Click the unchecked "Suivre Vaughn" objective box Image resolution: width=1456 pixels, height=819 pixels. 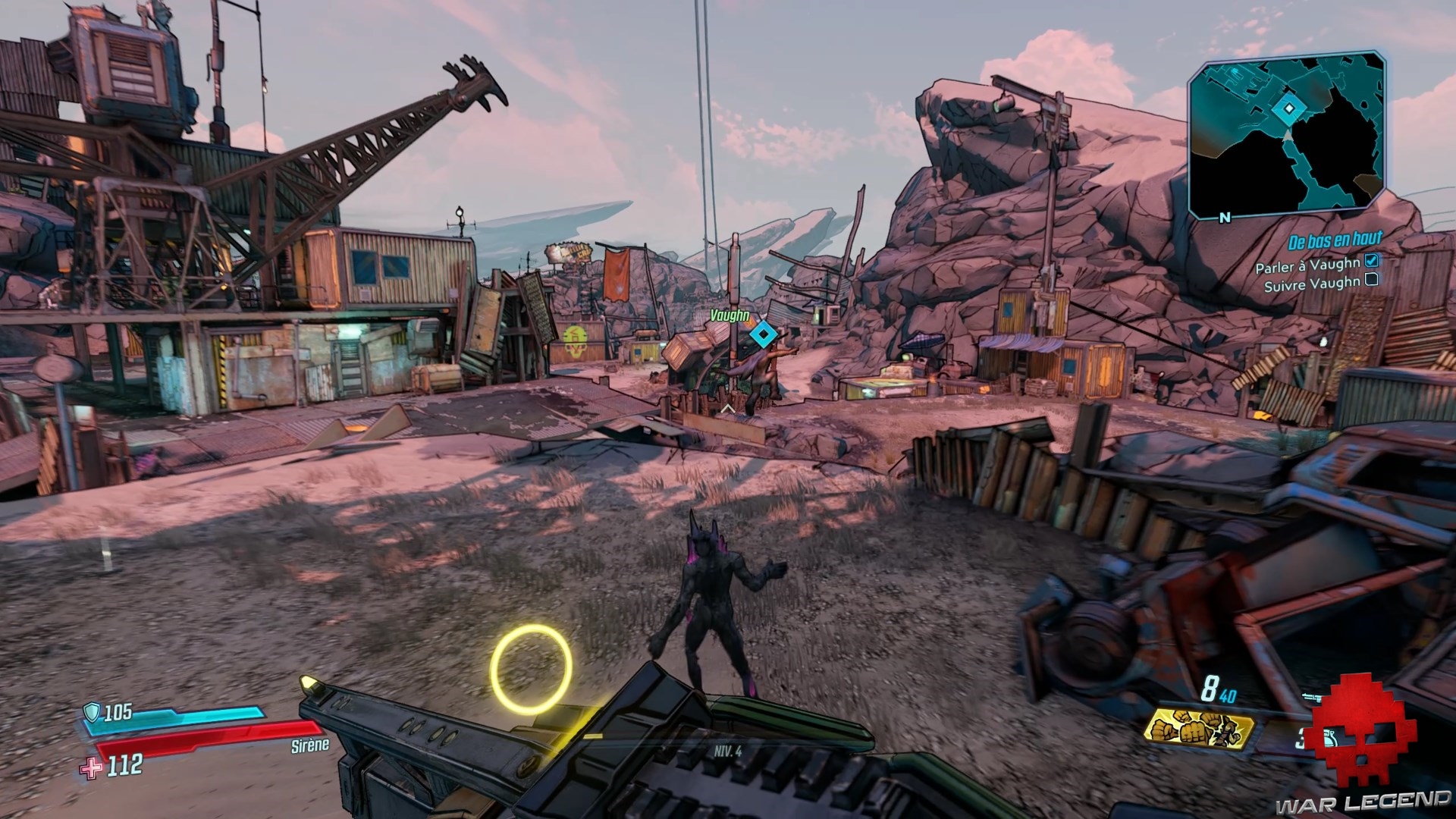click(1371, 280)
